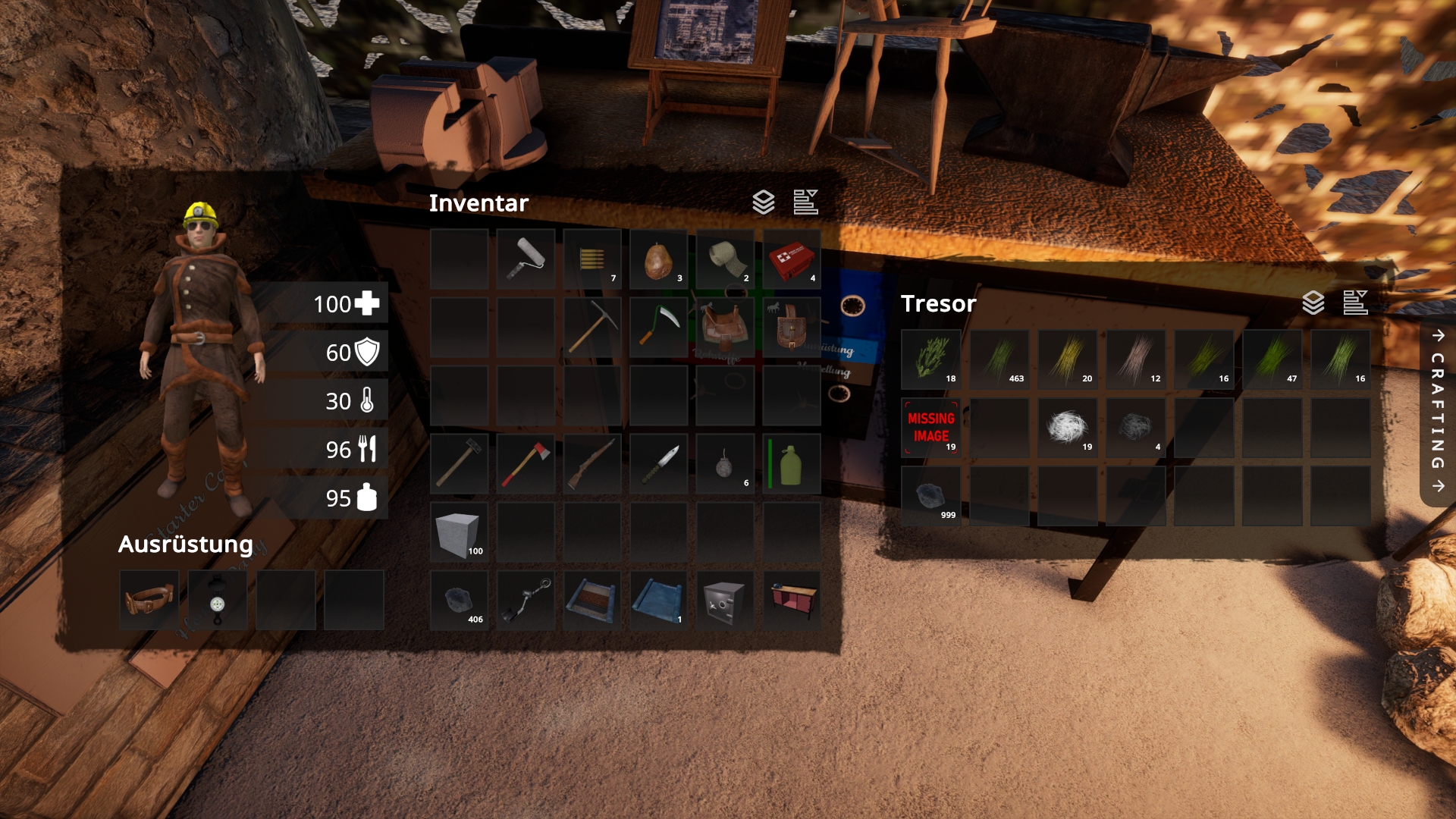The height and width of the screenshot is (819, 1456).
Task: Select the Missing Image item in Tresor
Action: pyautogui.click(x=931, y=428)
